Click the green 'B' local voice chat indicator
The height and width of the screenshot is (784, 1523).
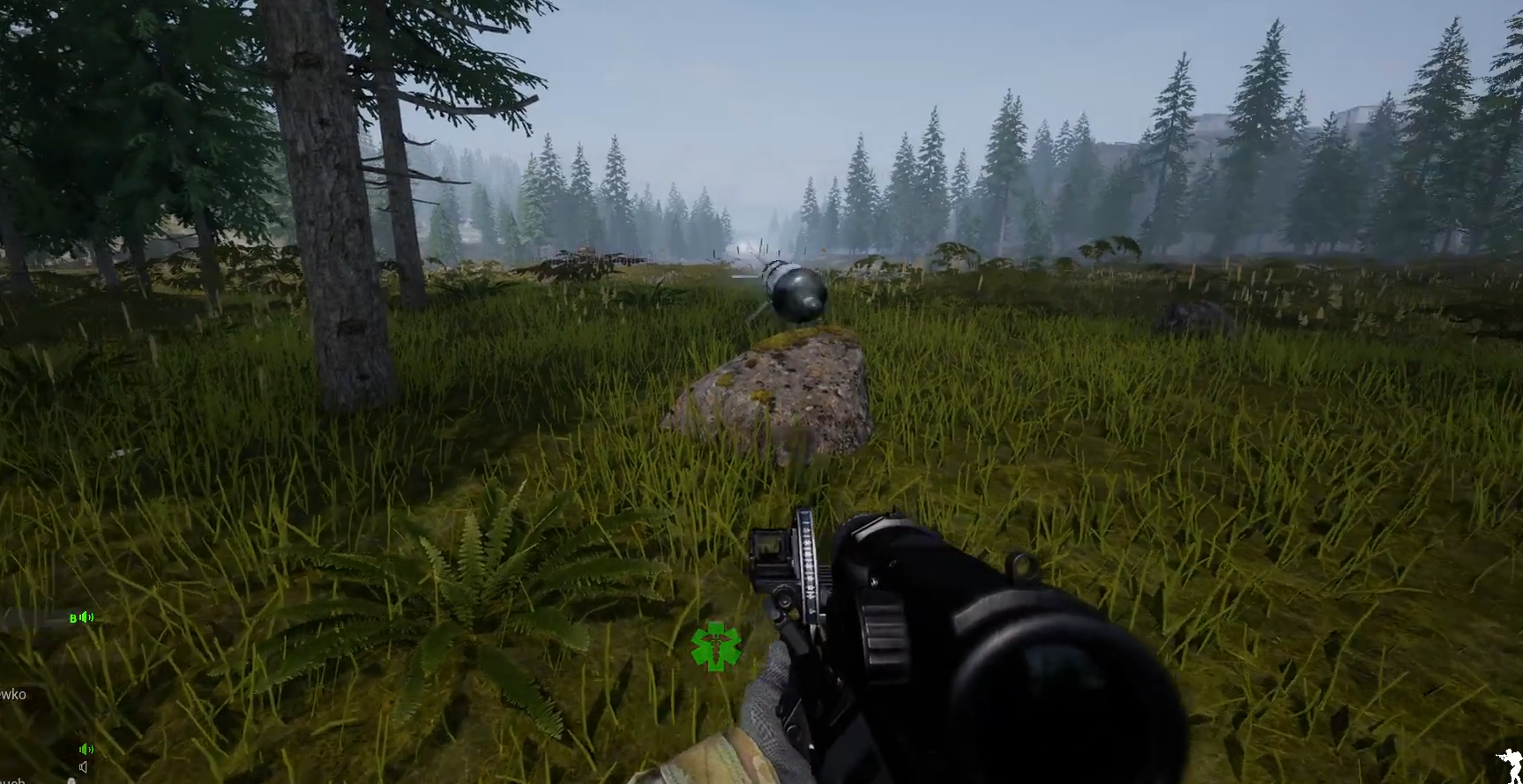click(x=73, y=617)
